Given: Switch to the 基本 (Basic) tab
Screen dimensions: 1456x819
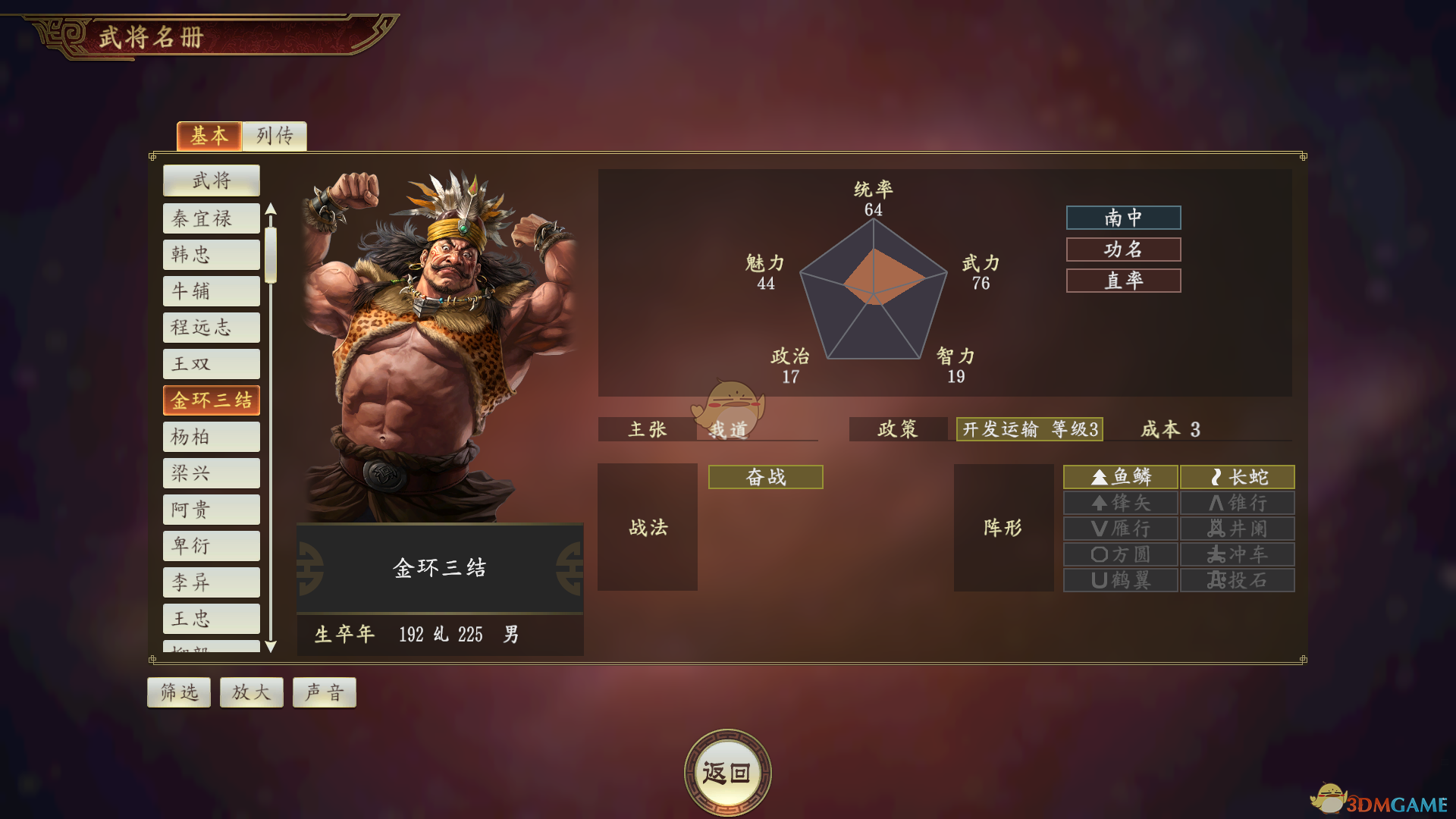Looking at the screenshot, I should tap(209, 136).
